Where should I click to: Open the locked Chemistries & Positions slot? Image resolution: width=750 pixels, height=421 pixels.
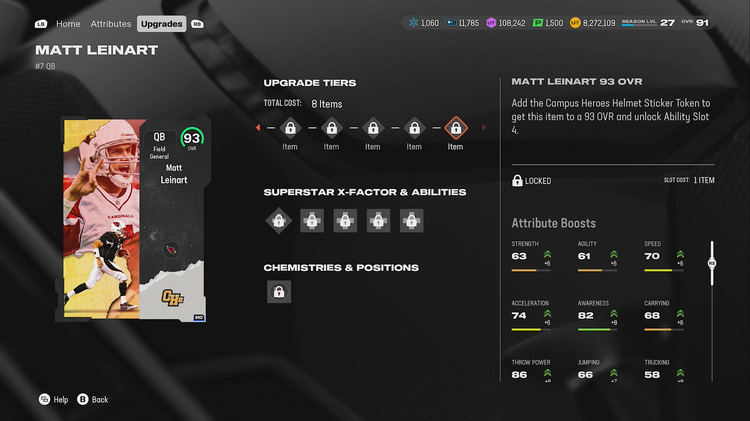coord(279,292)
